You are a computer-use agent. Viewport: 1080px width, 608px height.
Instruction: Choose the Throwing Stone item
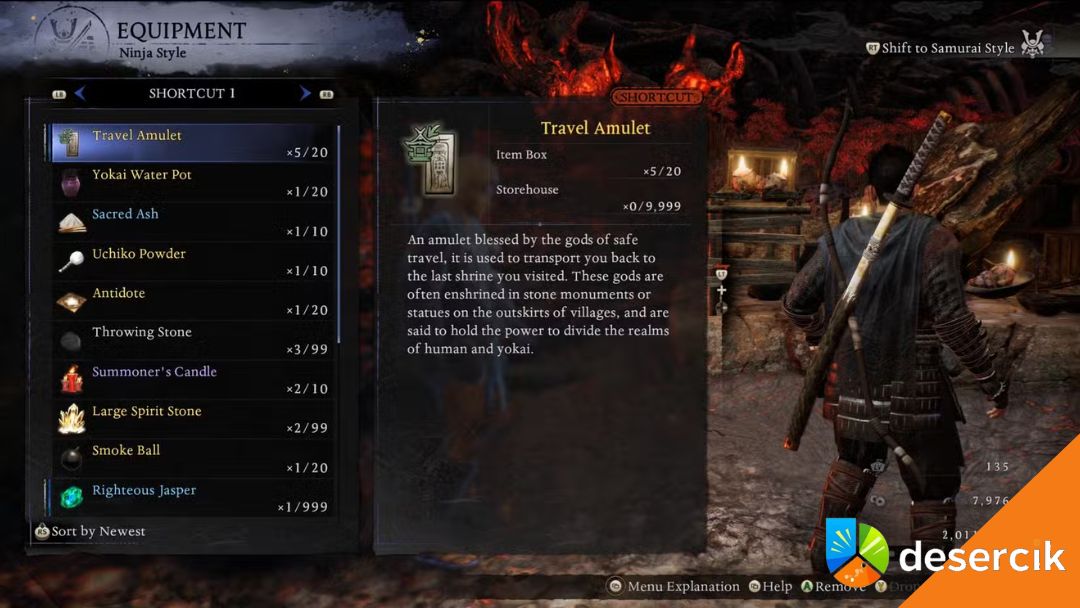point(192,340)
